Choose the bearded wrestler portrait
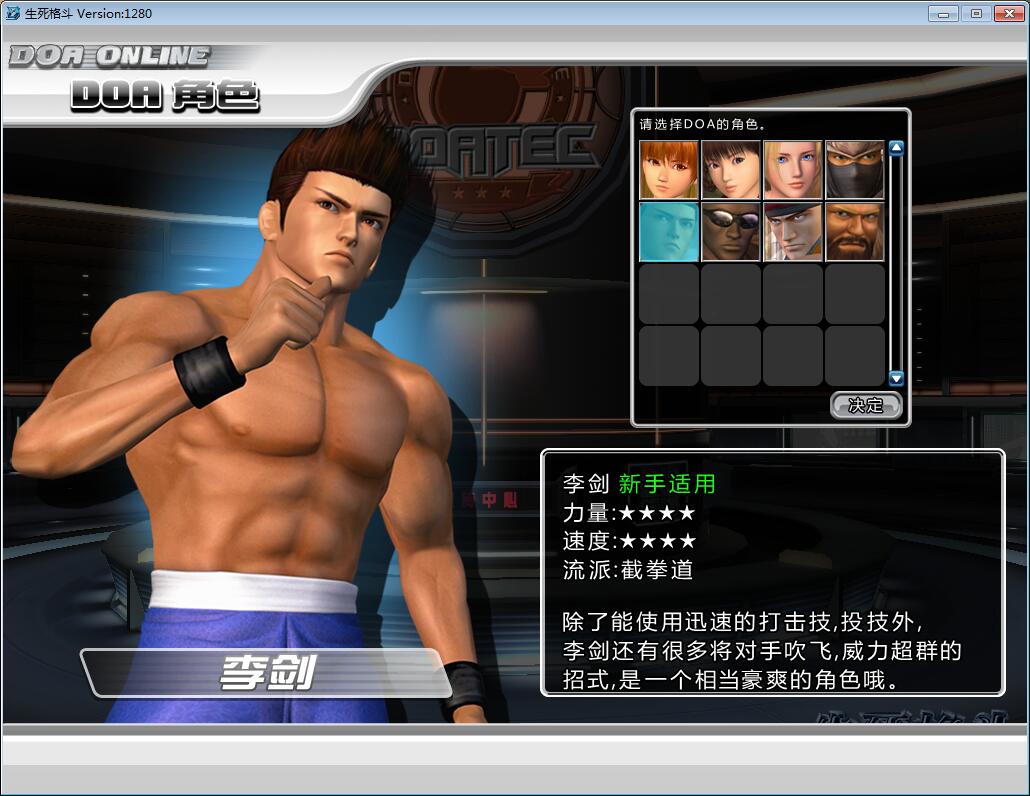Image resolution: width=1030 pixels, height=796 pixels. [855, 232]
